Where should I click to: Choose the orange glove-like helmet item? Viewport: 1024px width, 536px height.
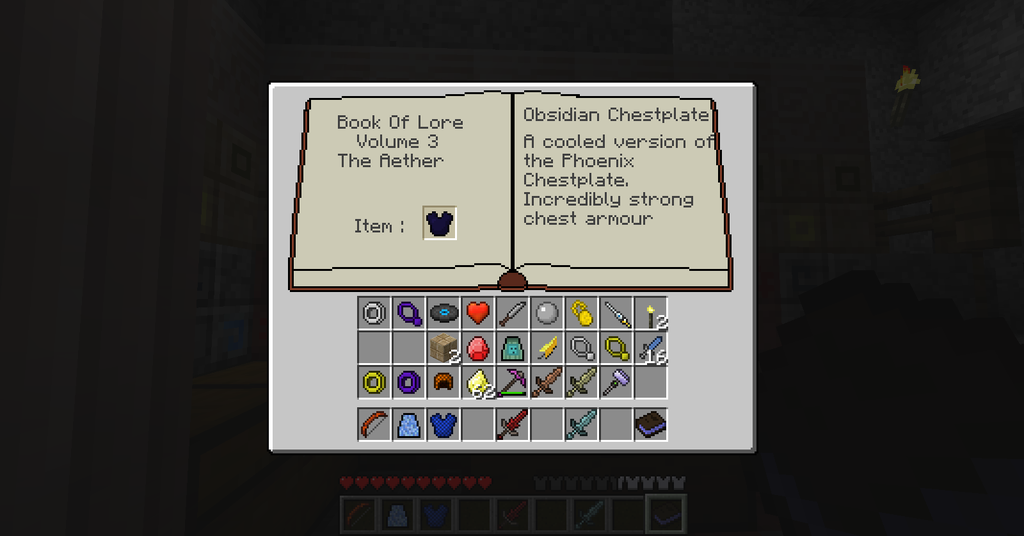pos(443,382)
